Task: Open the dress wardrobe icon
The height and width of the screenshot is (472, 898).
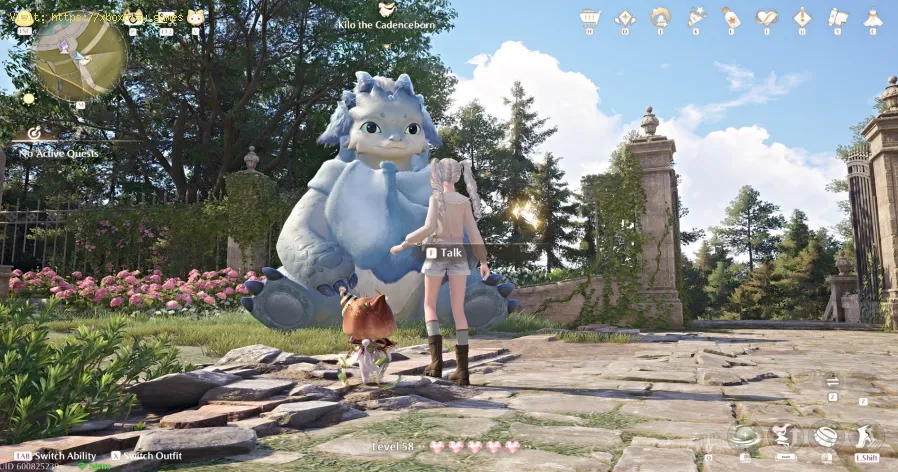Action: (872, 17)
